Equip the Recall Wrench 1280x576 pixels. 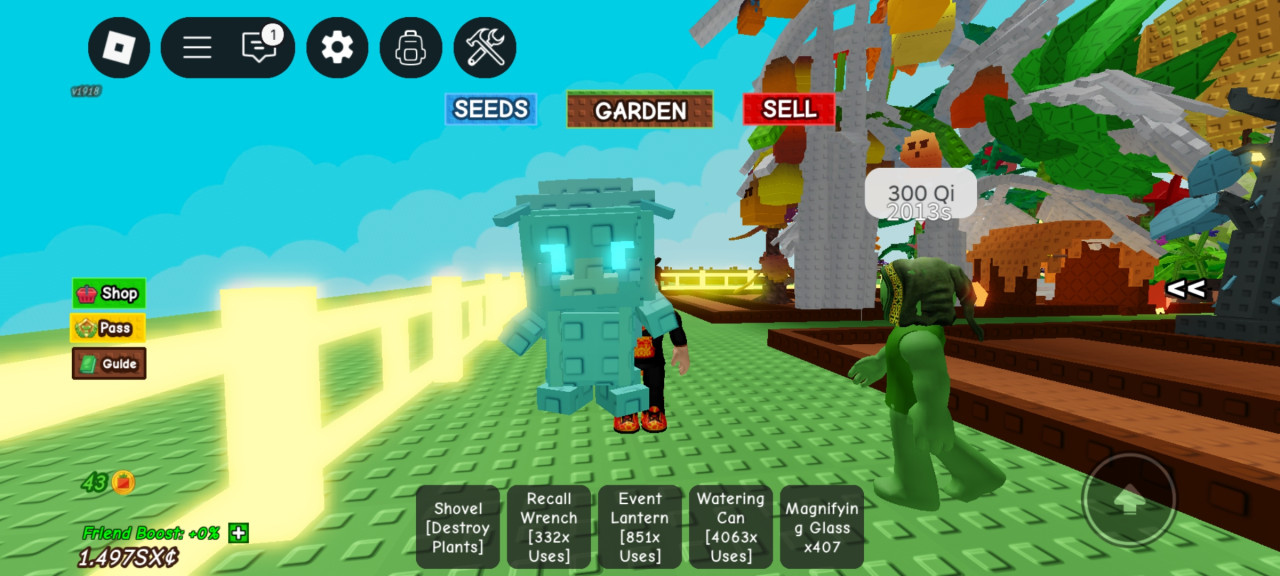point(549,527)
